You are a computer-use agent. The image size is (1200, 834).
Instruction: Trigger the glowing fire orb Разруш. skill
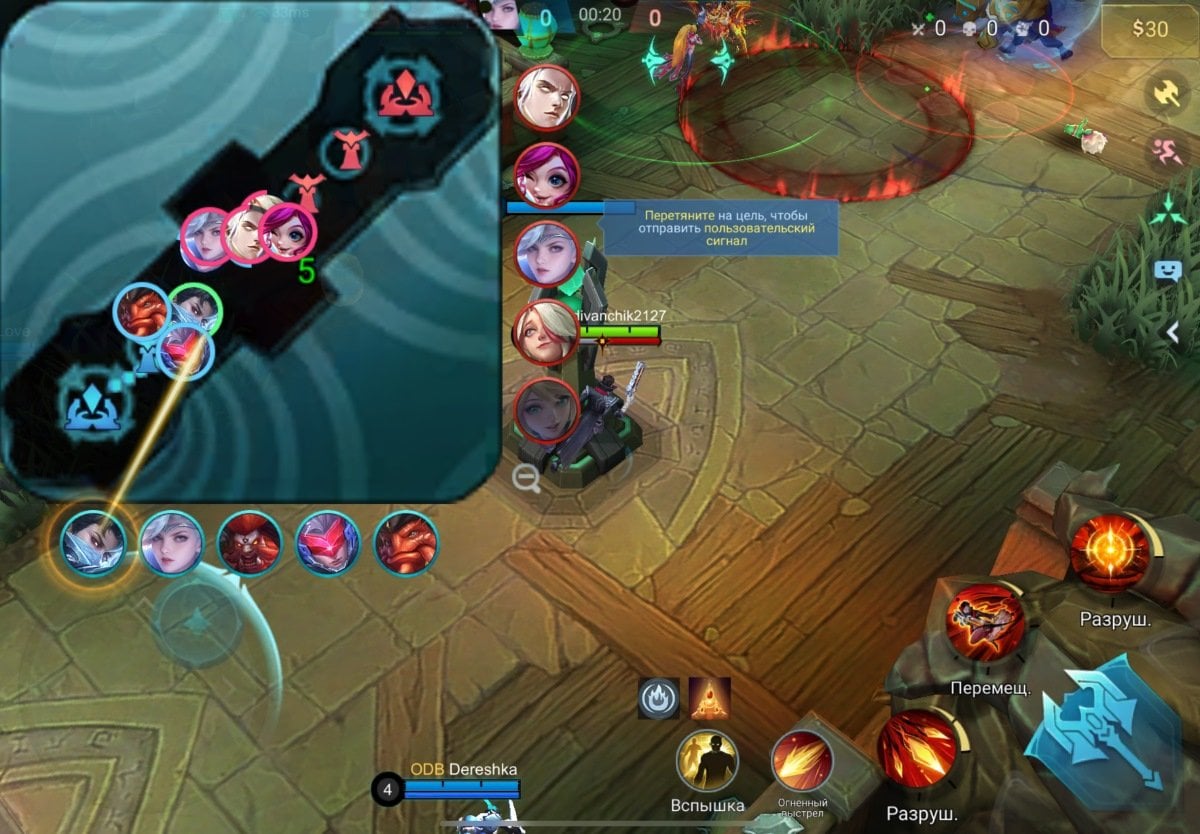[1109, 553]
